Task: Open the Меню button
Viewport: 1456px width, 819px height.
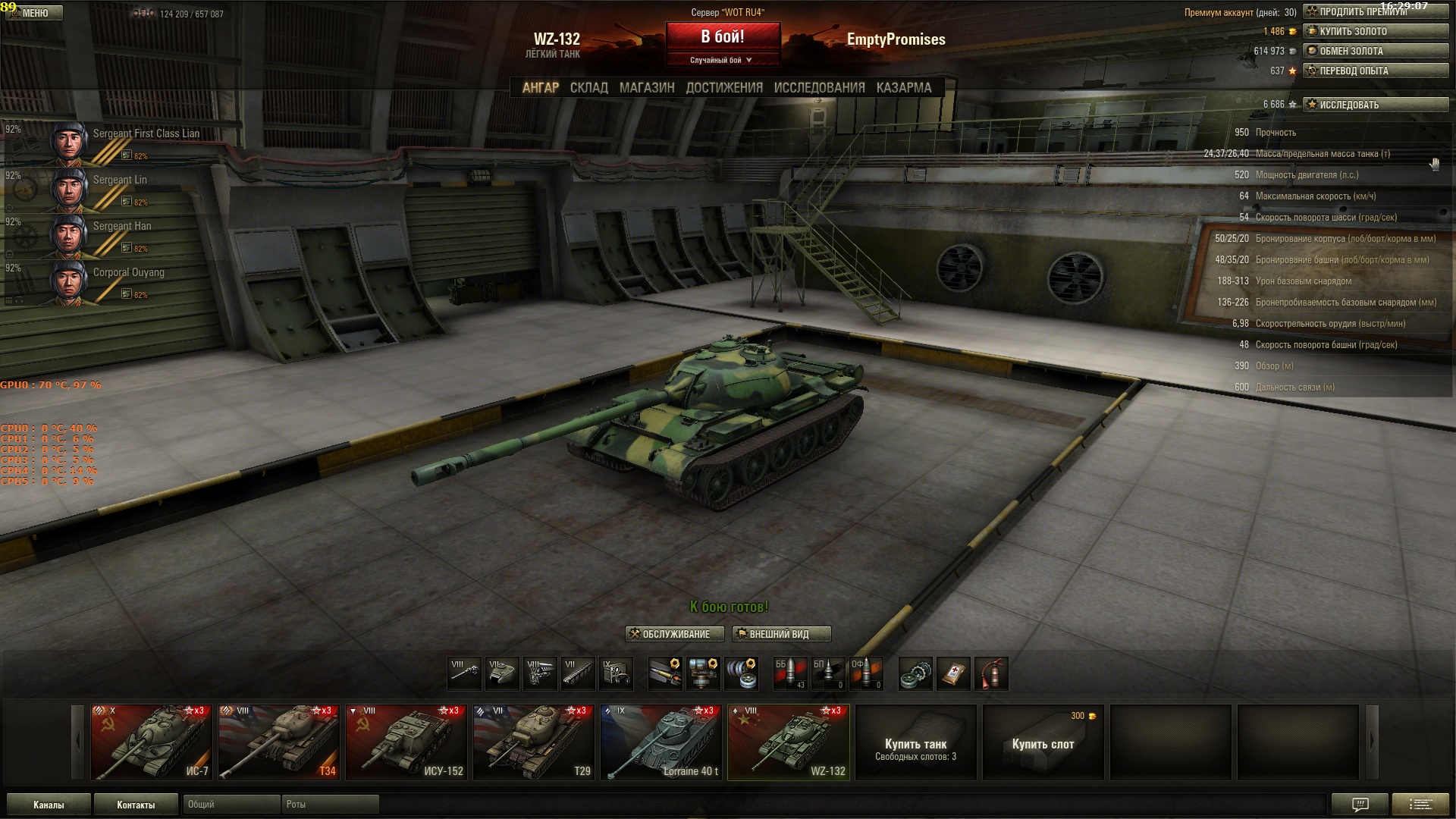Action: click(33, 13)
